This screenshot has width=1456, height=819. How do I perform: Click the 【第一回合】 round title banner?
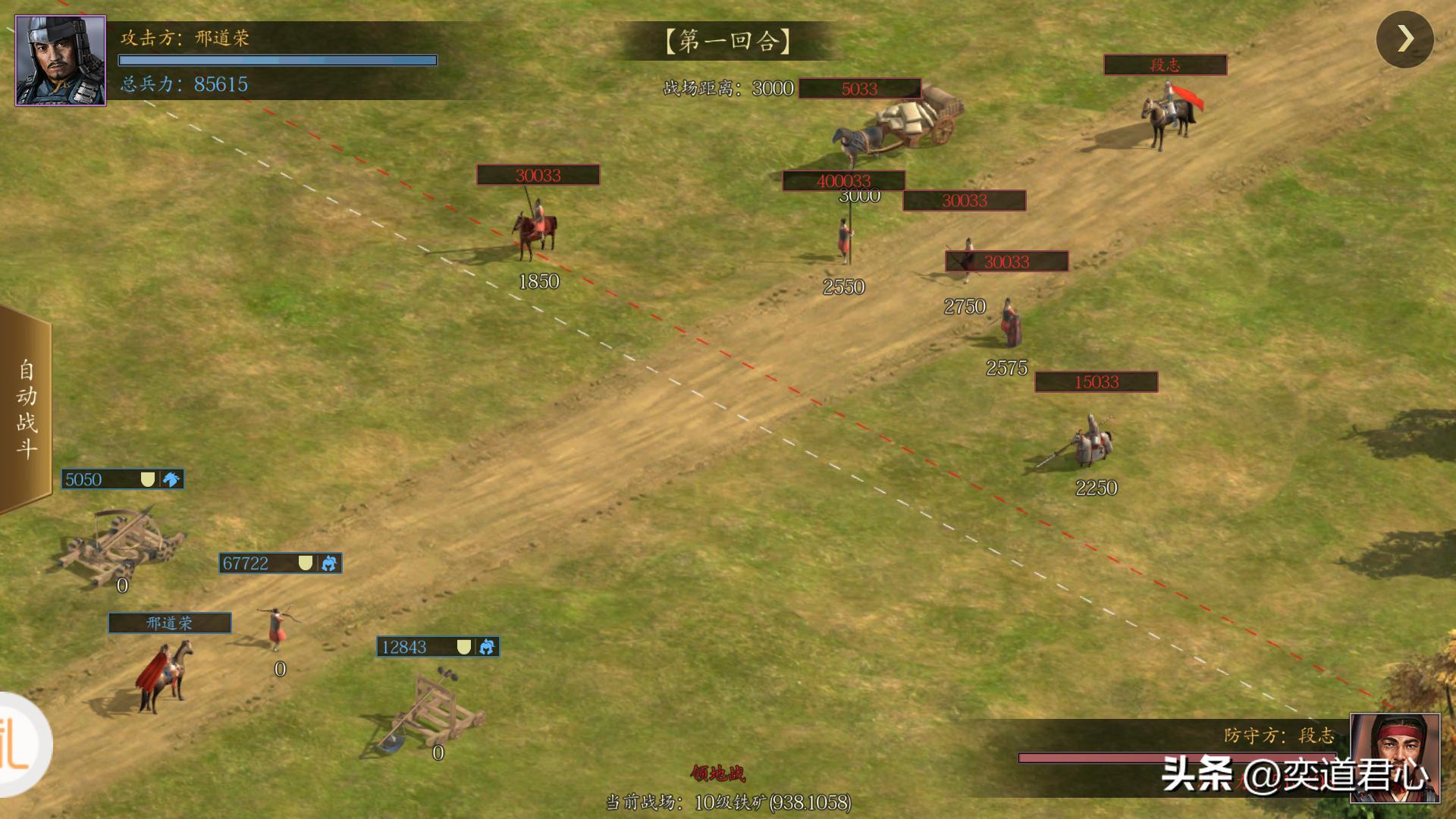point(730,42)
